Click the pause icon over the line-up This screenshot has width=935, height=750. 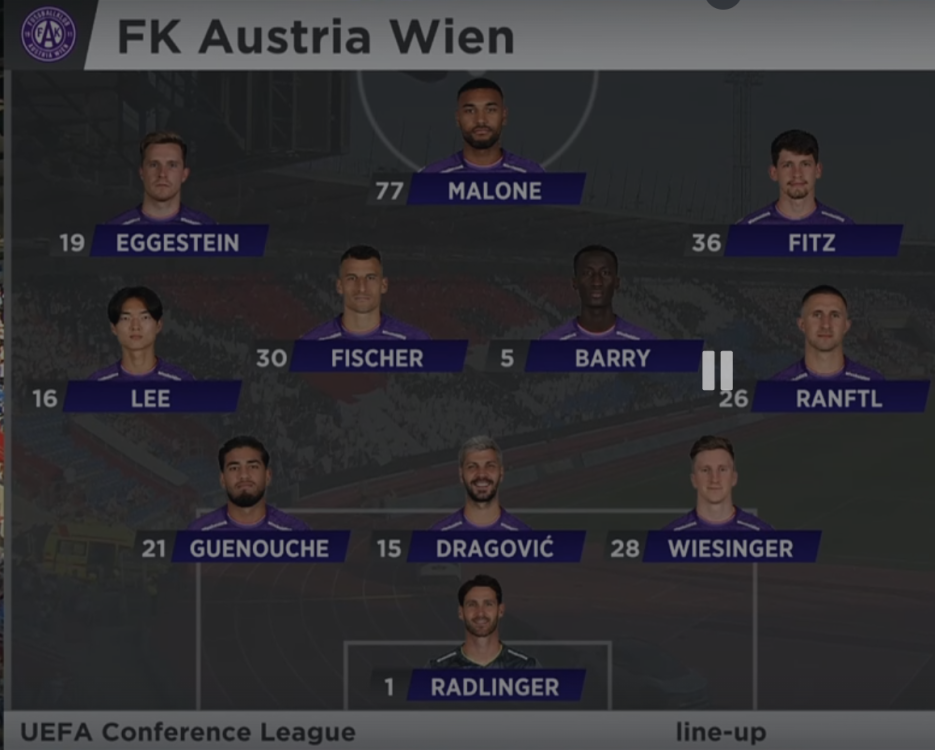coord(717,370)
